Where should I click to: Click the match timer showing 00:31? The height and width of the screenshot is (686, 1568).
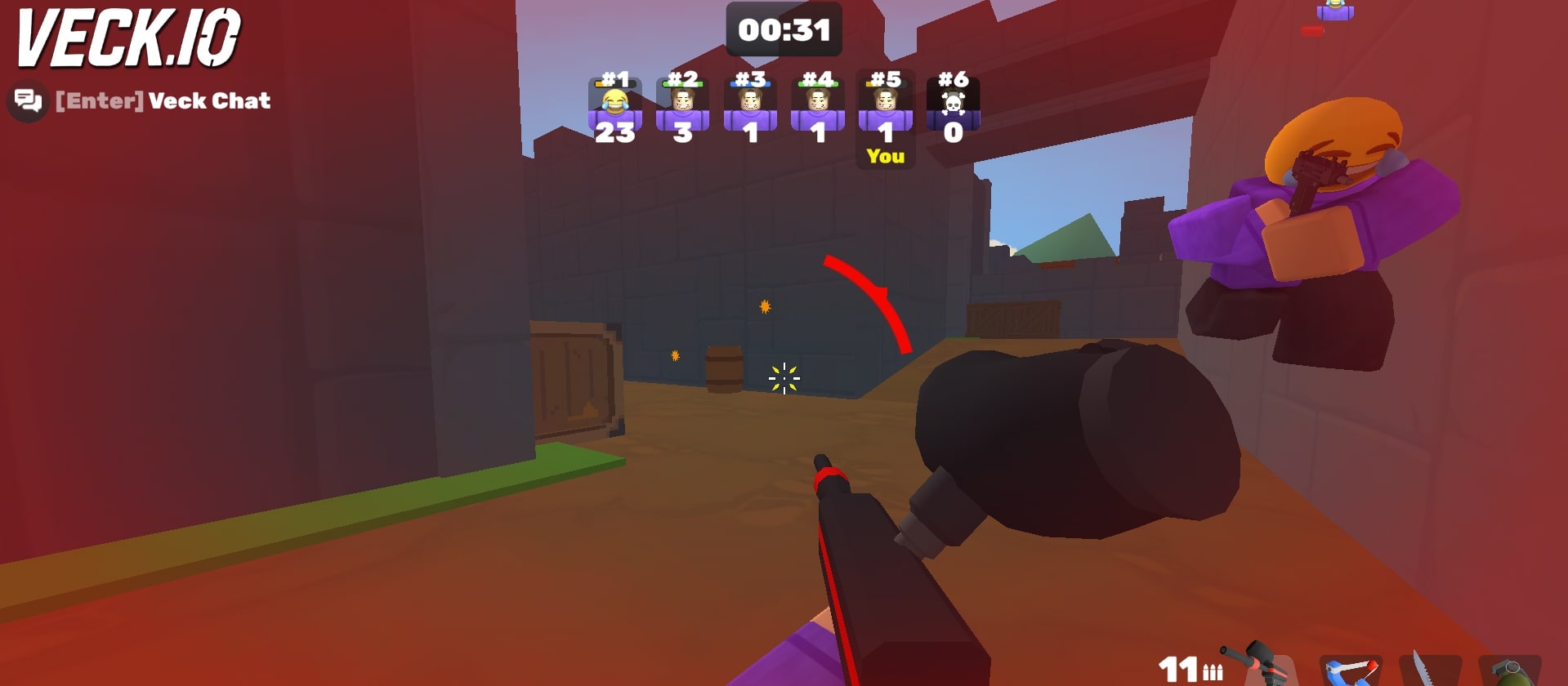(786, 30)
